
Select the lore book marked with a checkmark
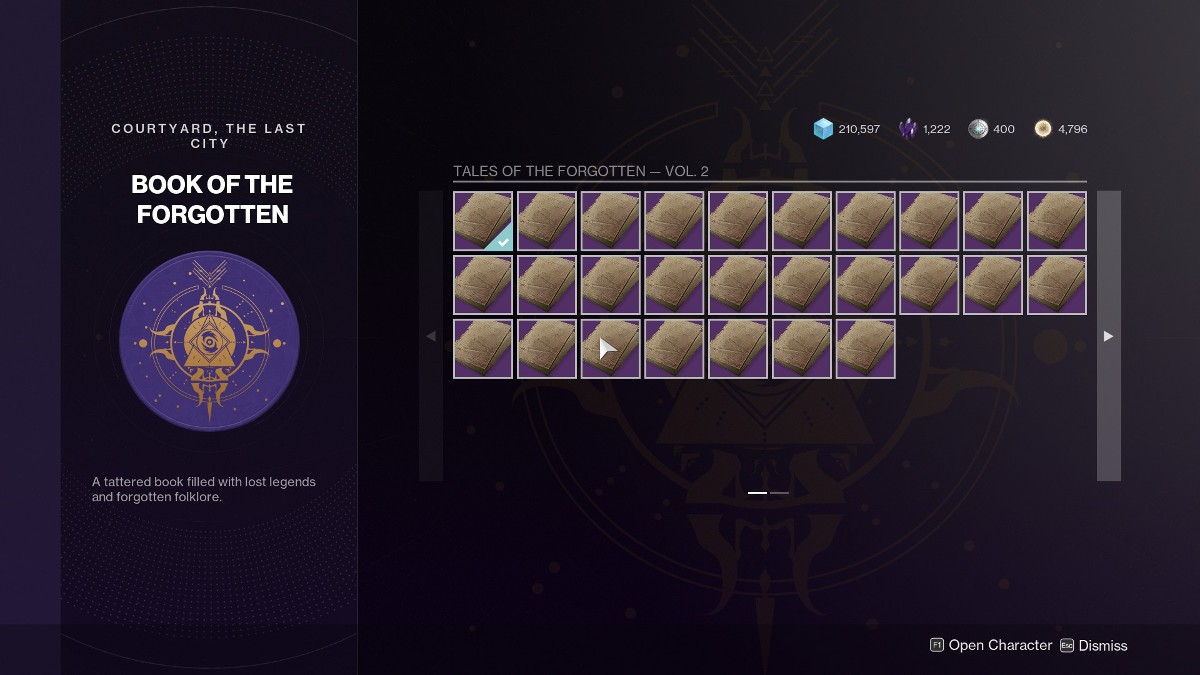pyautogui.click(x=483, y=221)
